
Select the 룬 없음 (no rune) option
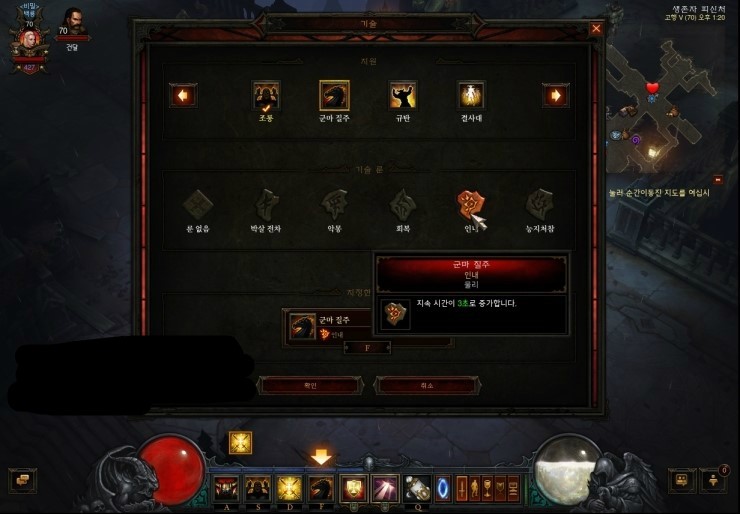click(x=198, y=203)
